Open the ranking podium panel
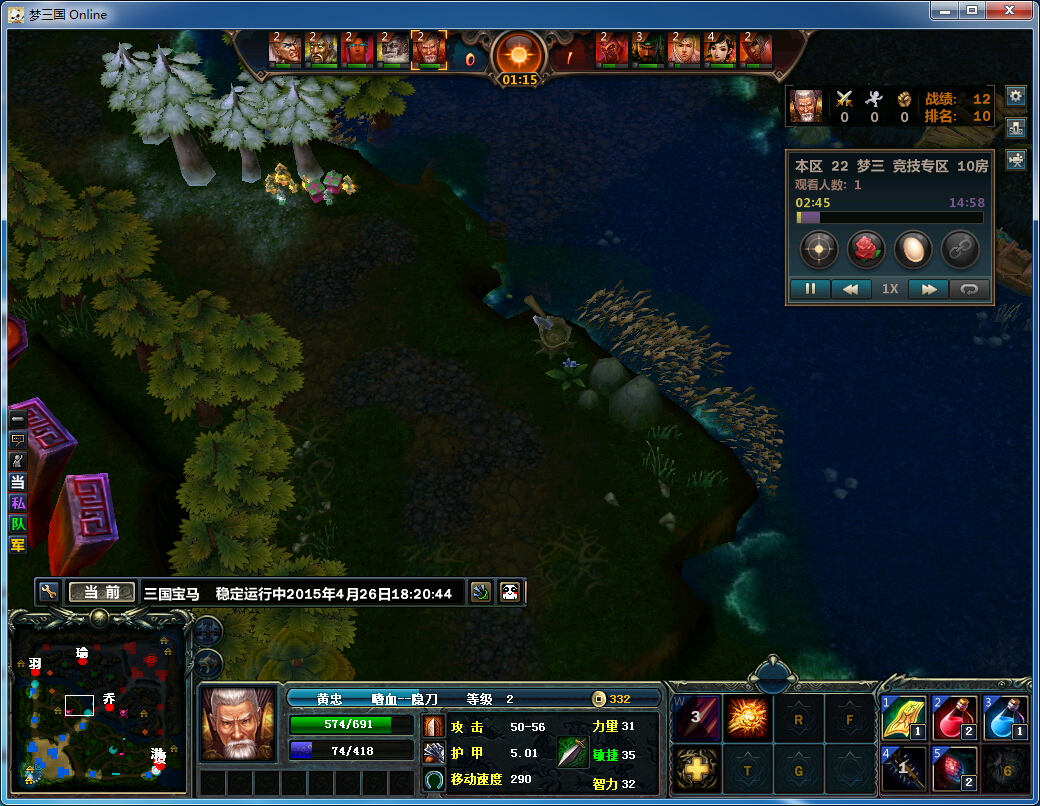The width and height of the screenshot is (1040, 806). tap(1016, 128)
